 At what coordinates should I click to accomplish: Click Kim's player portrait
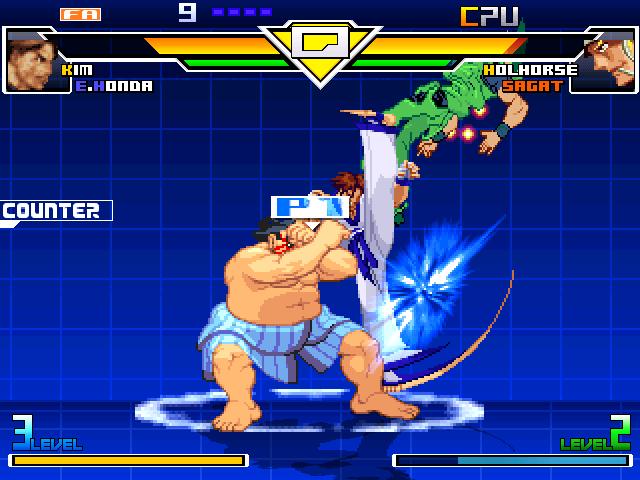pyautogui.click(x=30, y=60)
